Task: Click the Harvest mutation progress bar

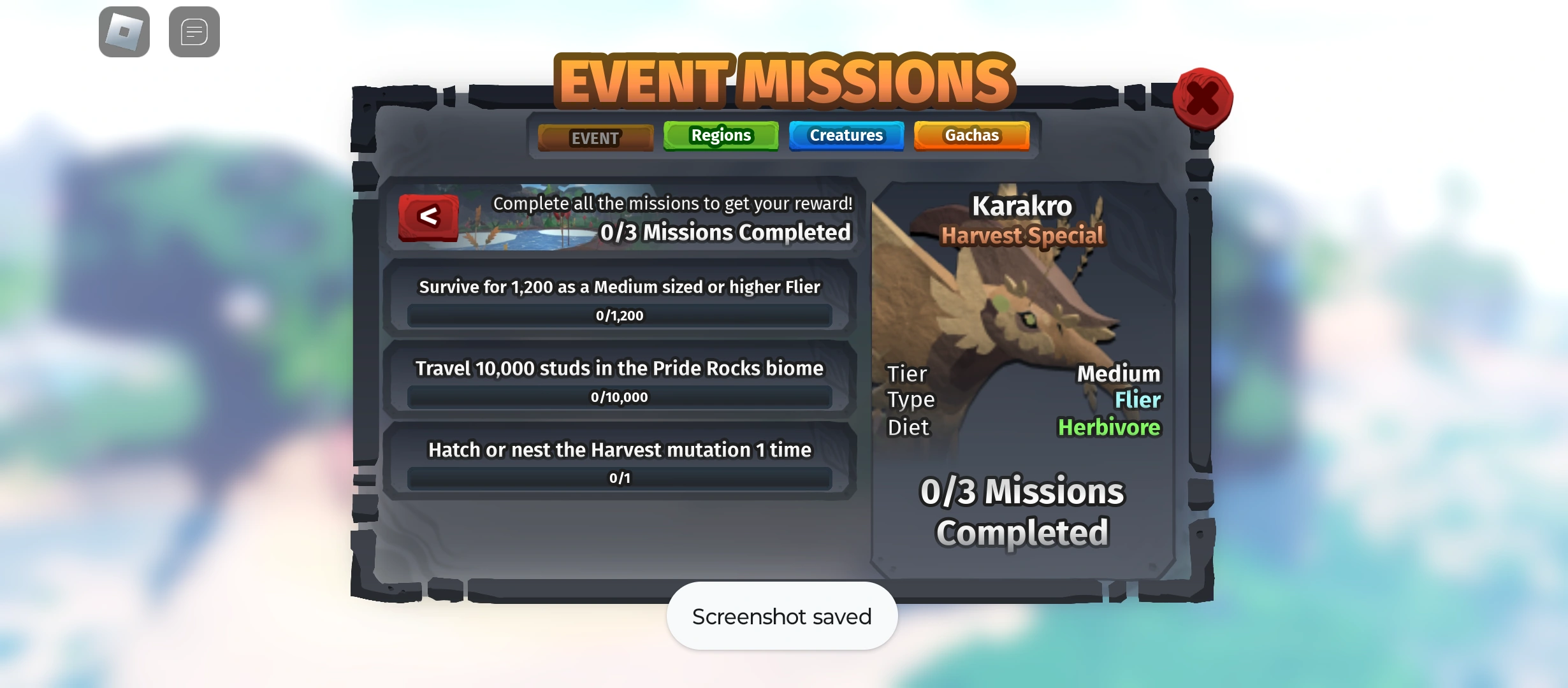Action: click(620, 477)
